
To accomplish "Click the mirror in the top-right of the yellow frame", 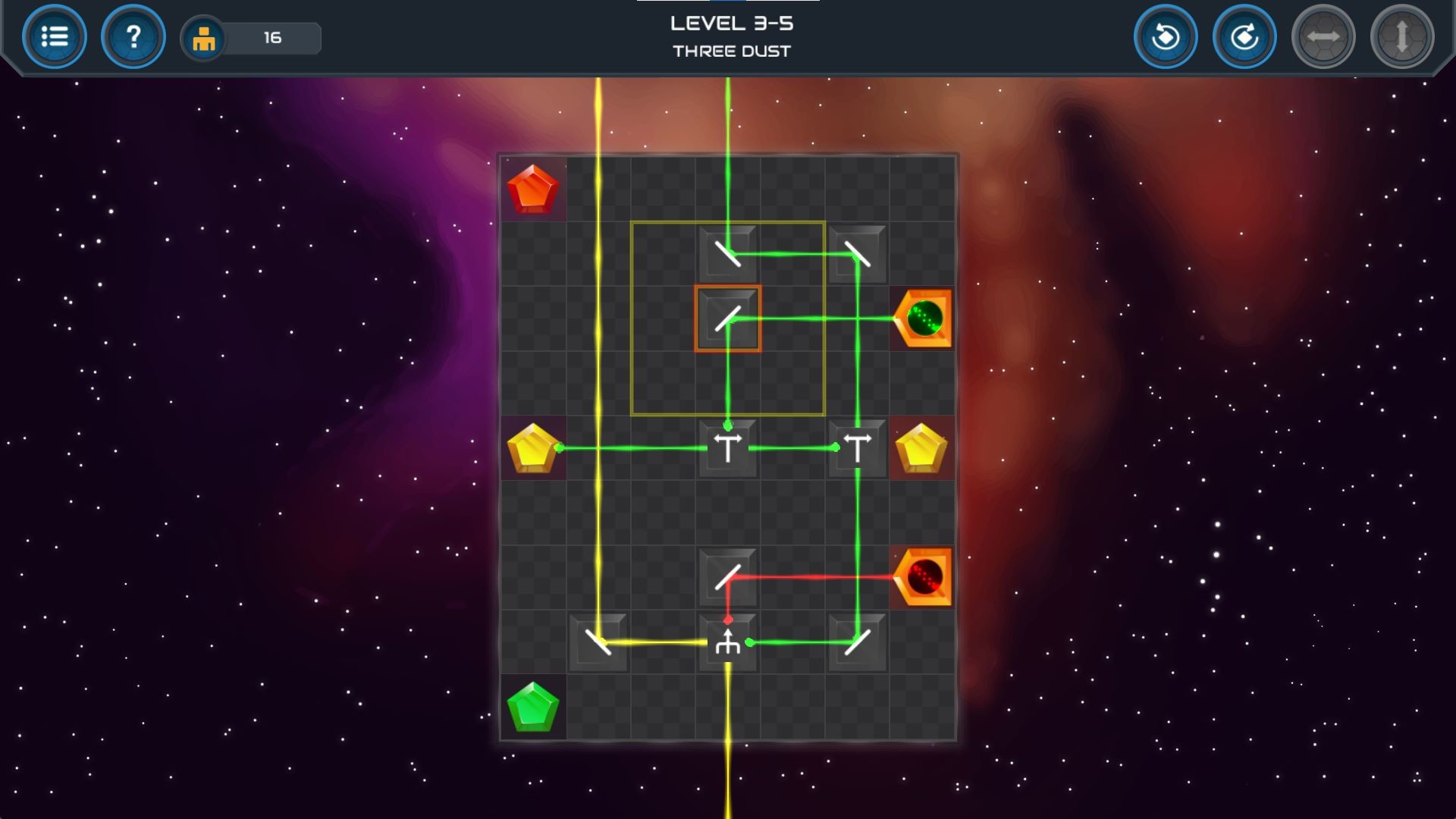I will click(856, 256).
